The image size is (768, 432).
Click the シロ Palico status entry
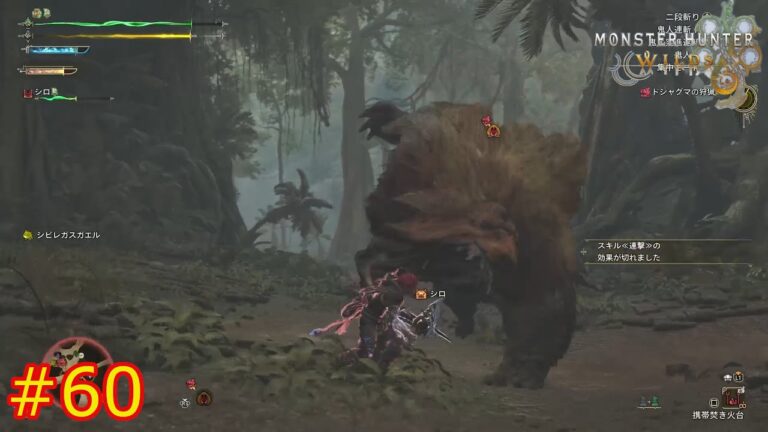click(x=45, y=93)
